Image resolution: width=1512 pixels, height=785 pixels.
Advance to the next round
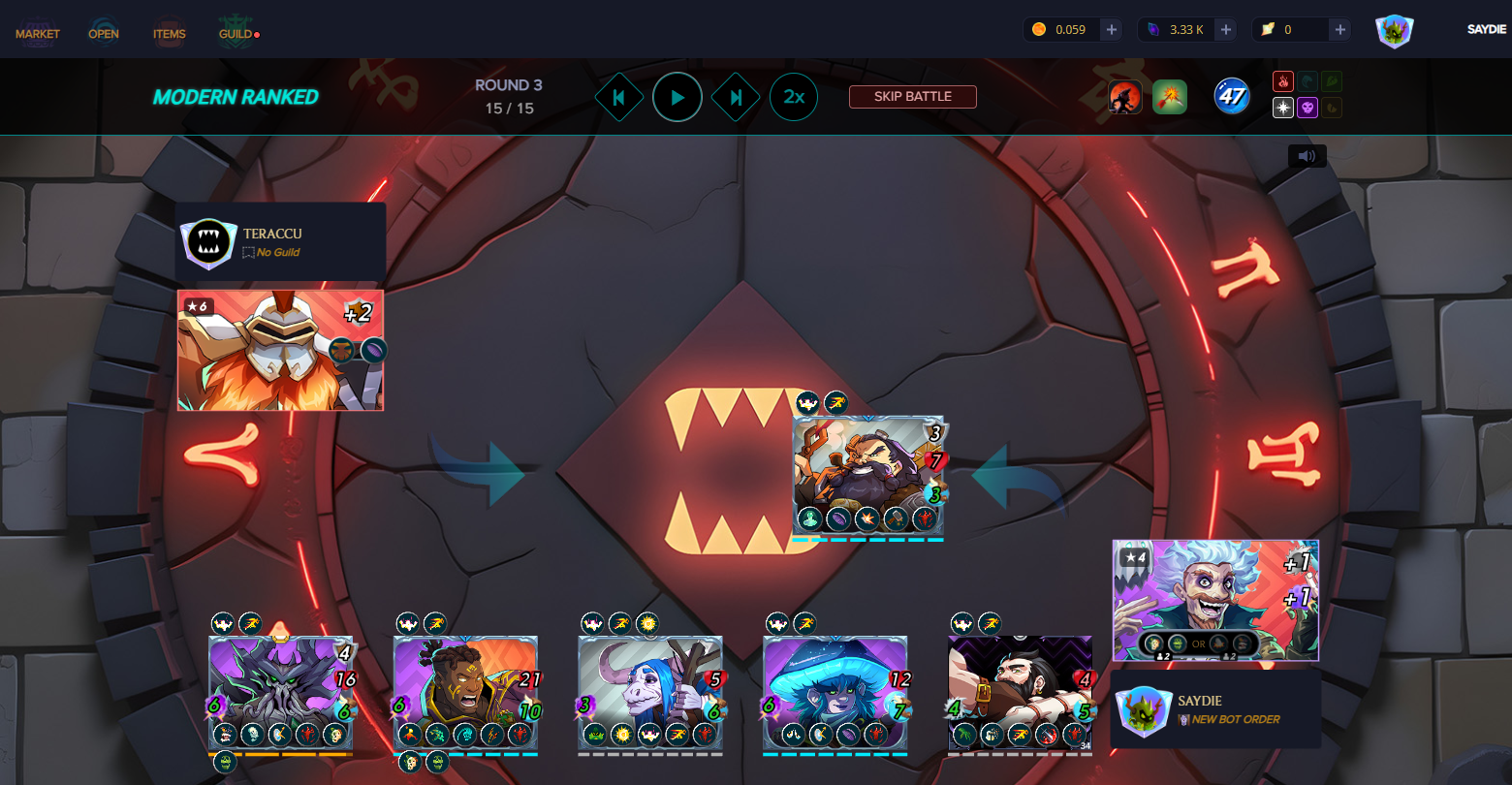736,97
